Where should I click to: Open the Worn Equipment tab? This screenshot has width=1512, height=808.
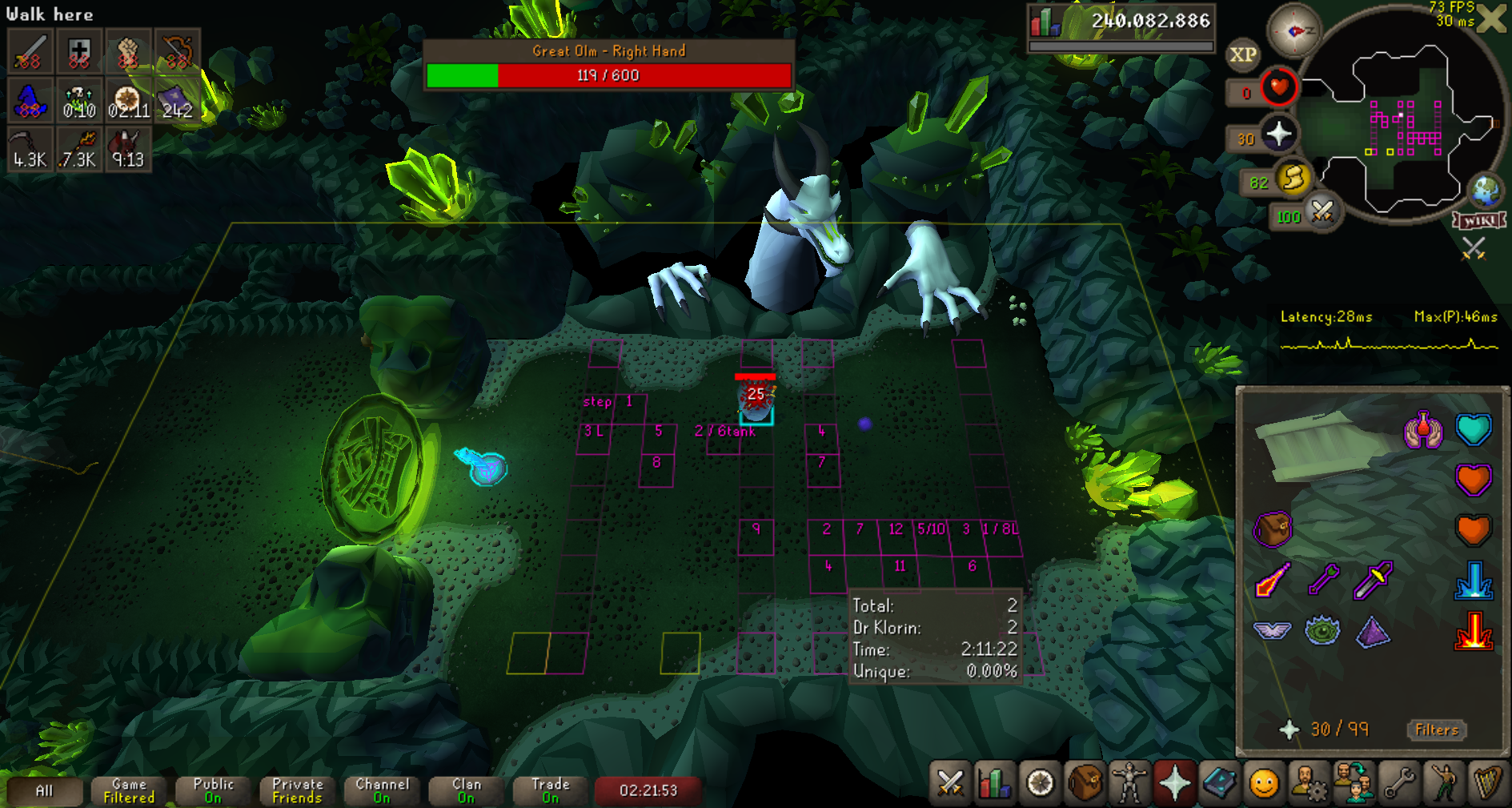coord(1129,783)
